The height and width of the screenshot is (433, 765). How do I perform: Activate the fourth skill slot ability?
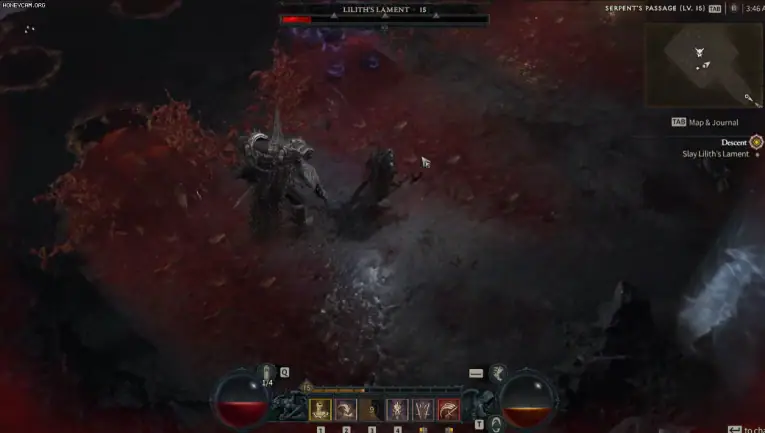(x=398, y=408)
